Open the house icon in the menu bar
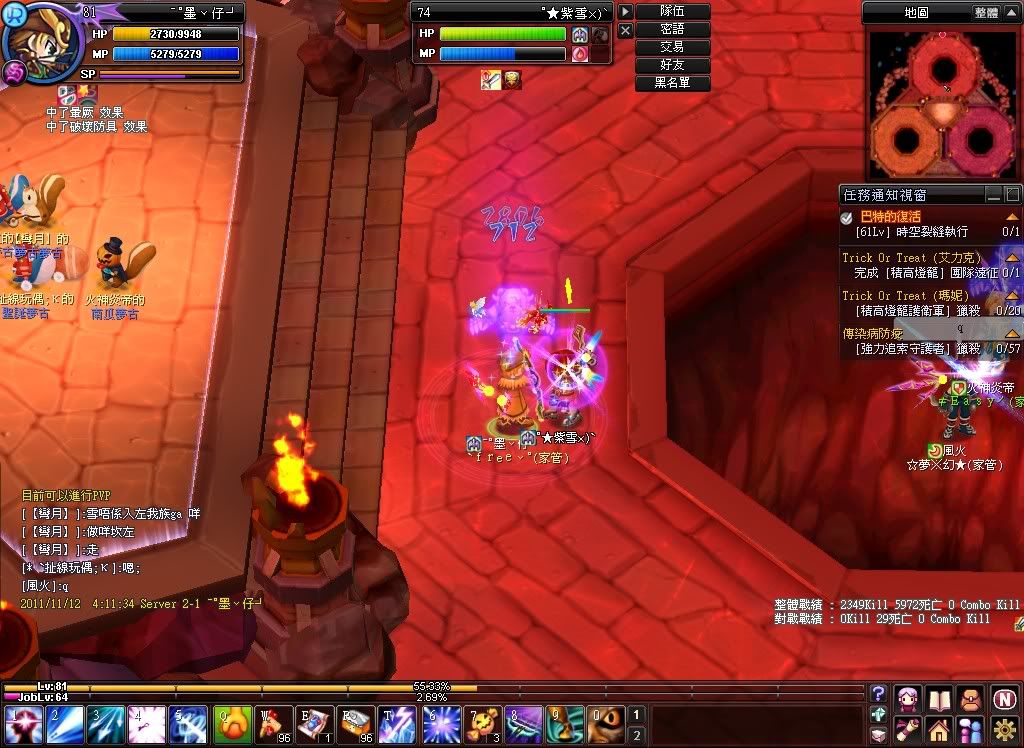 940,729
